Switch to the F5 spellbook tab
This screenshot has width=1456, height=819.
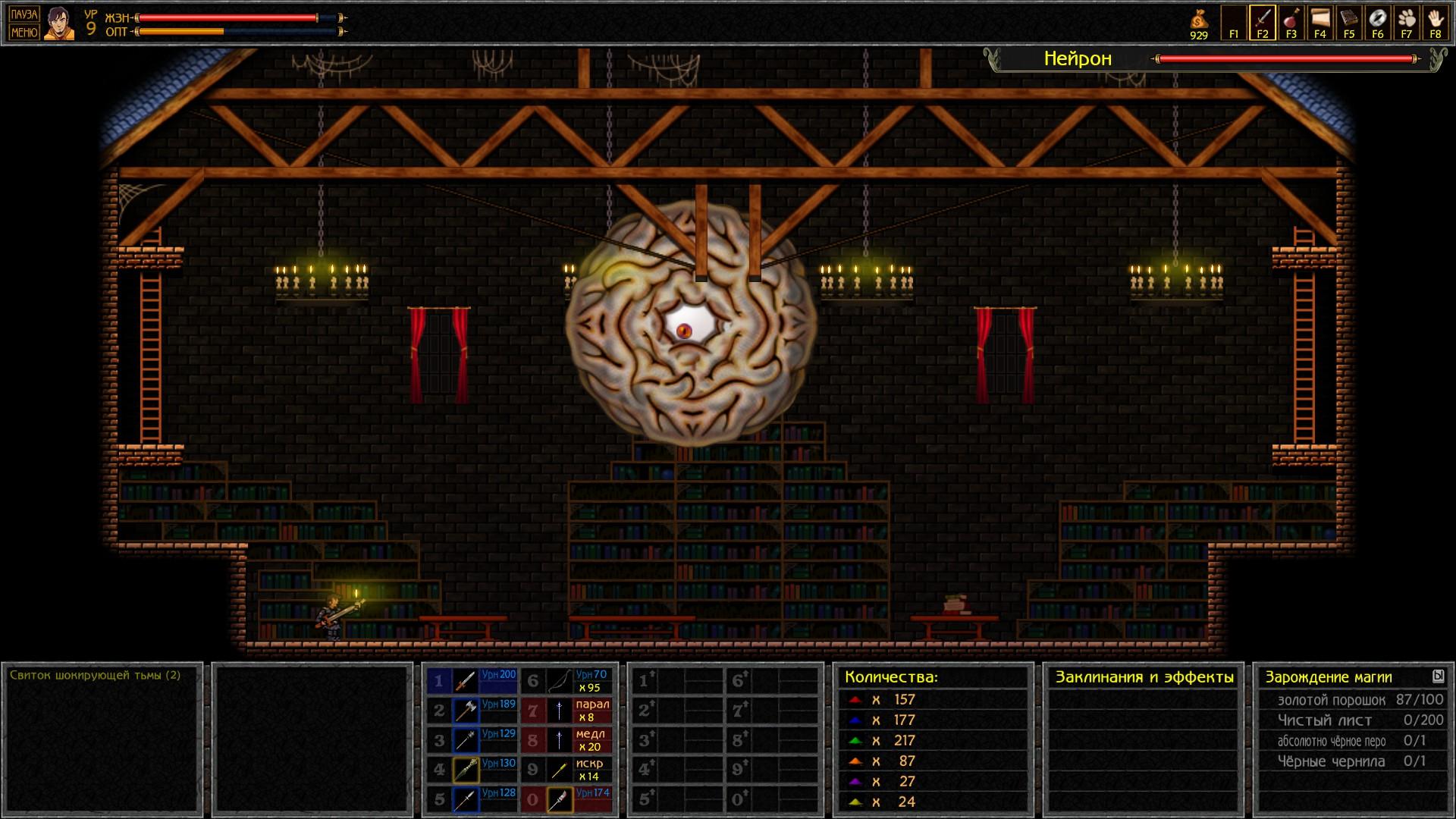(x=1349, y=22)
